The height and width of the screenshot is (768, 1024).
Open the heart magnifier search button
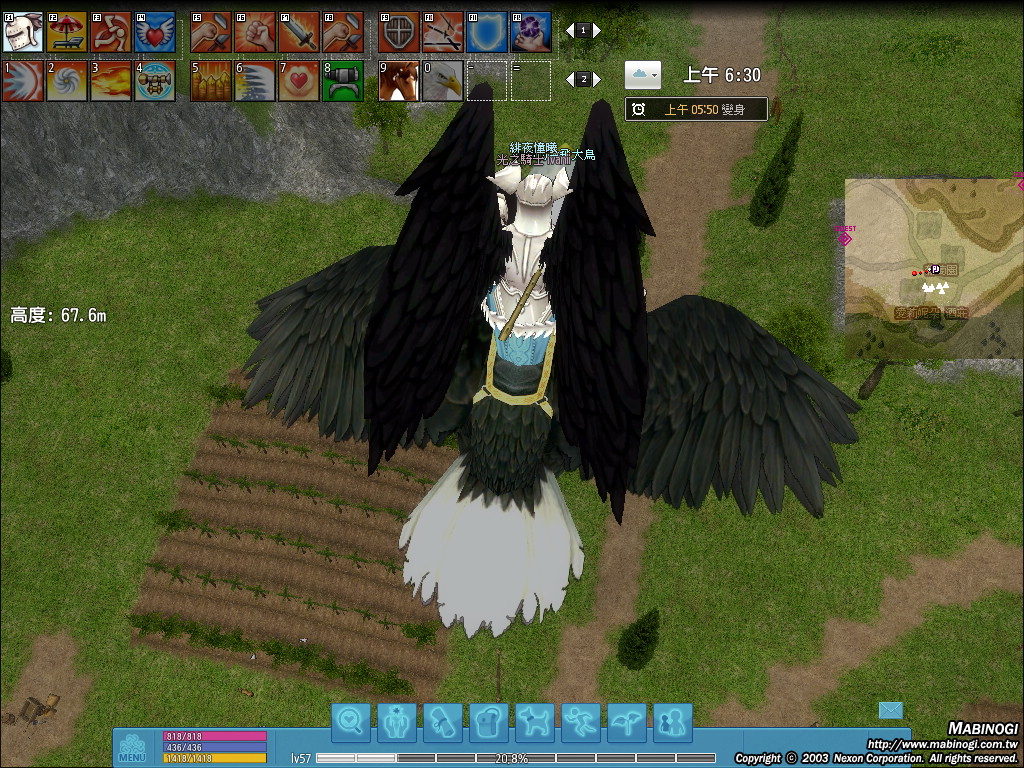click(x=351, y=721)
